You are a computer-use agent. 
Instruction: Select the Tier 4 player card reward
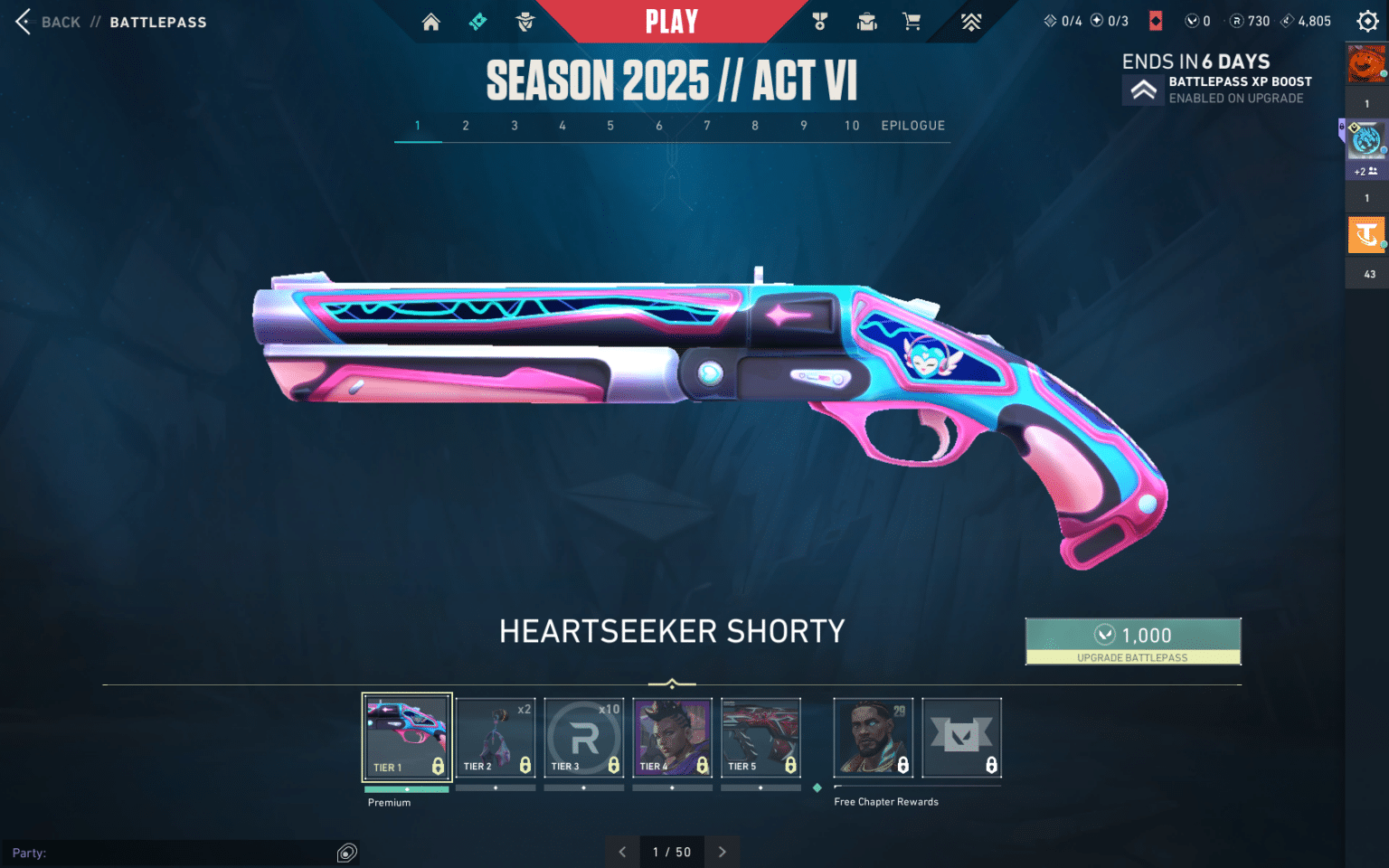[x=672, y=737]
